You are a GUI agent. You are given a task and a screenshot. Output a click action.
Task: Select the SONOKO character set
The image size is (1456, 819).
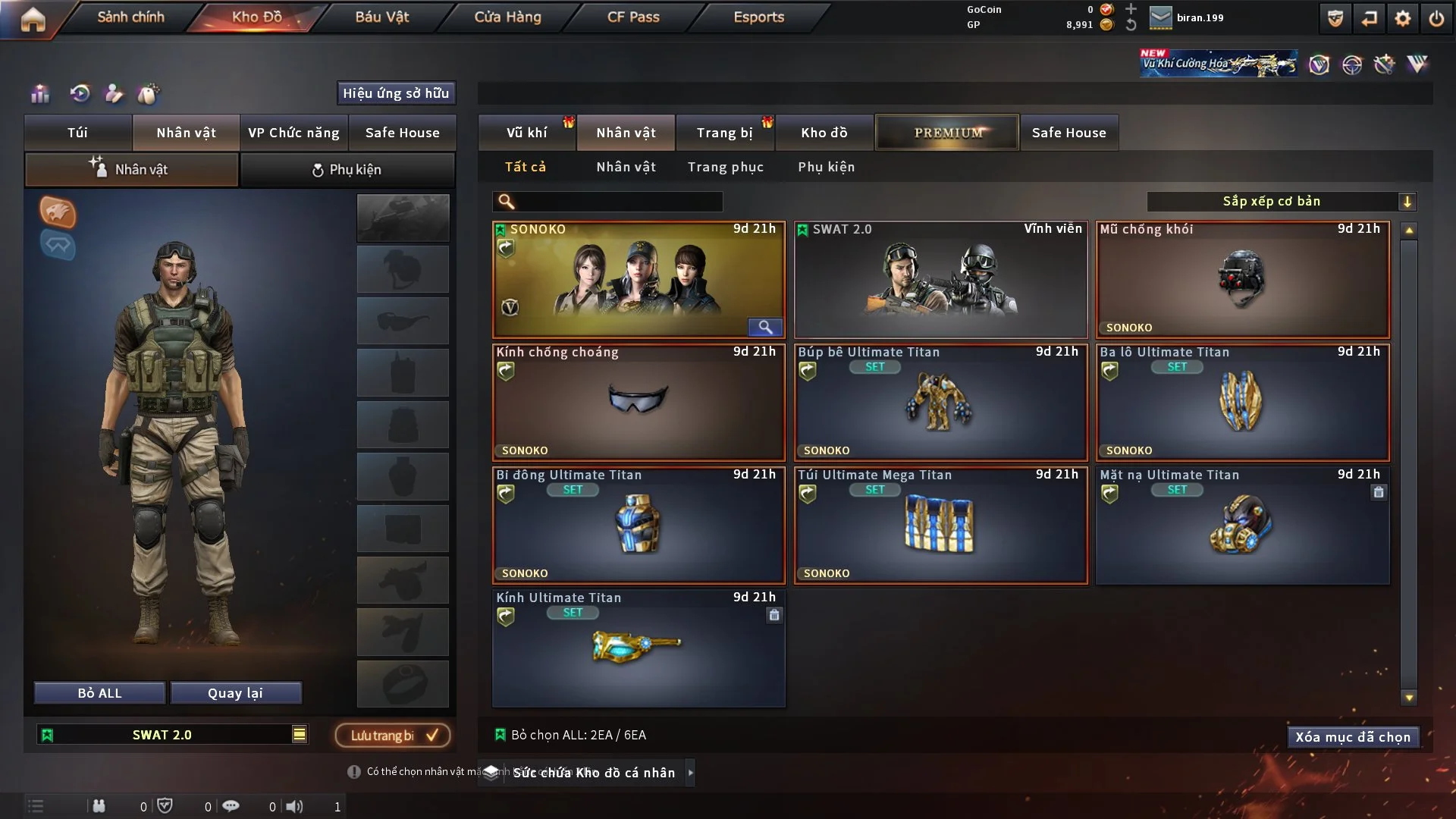639,280
